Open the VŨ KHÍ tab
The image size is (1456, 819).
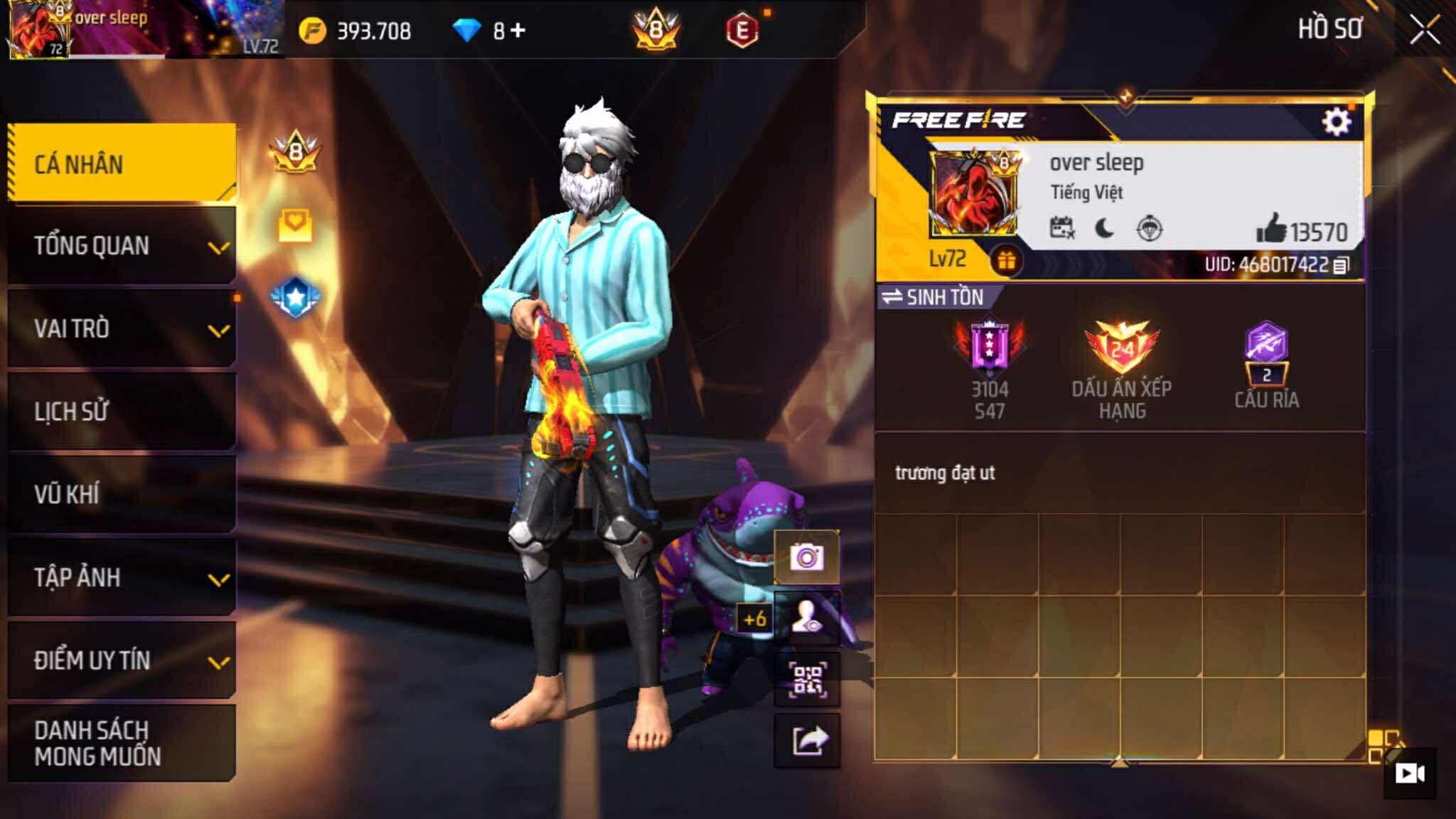(x=122, y=494)
